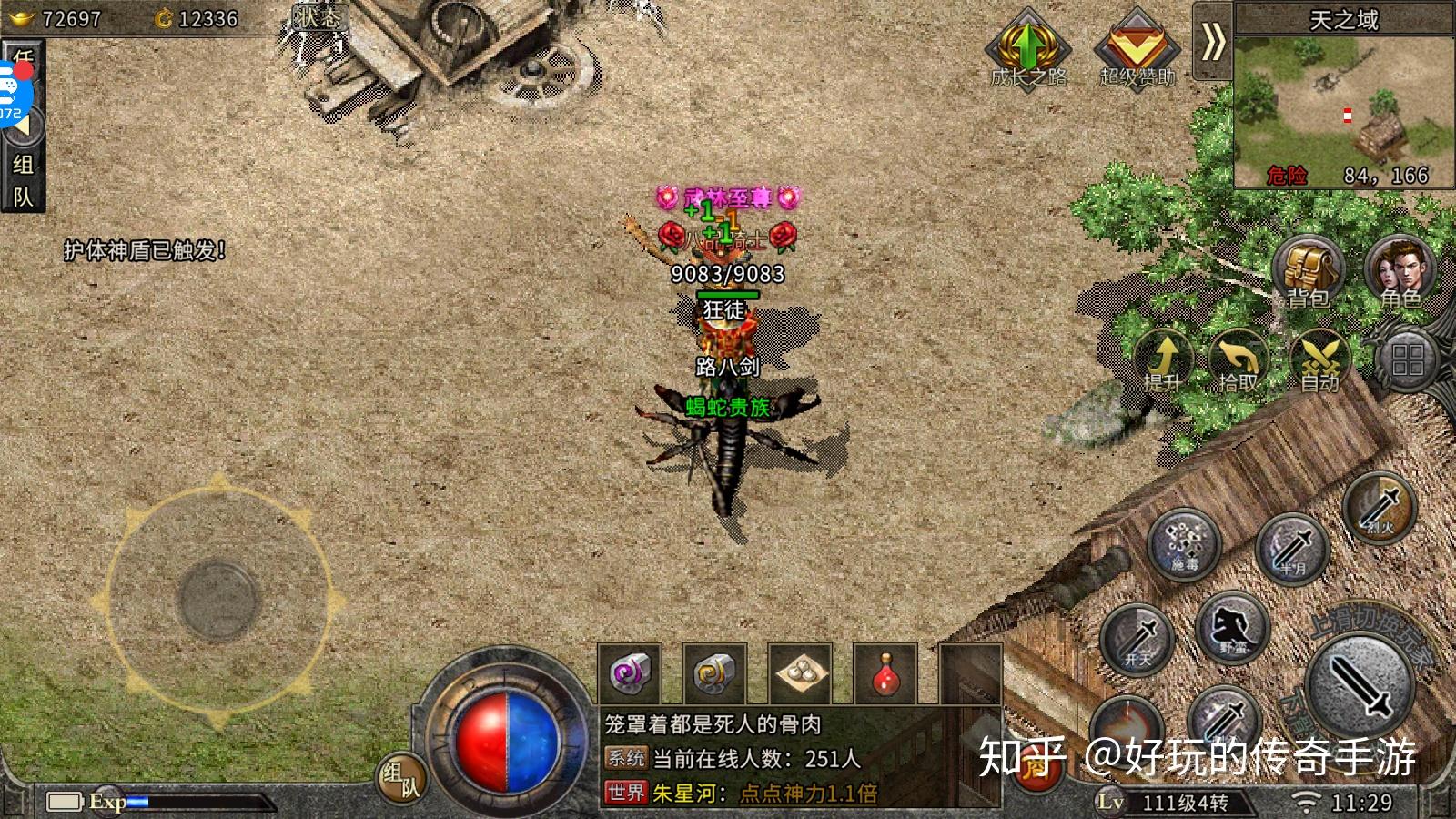The image size is (1456, 819).
Task: Open the 背包 backpack panel
Action: 1308,268
